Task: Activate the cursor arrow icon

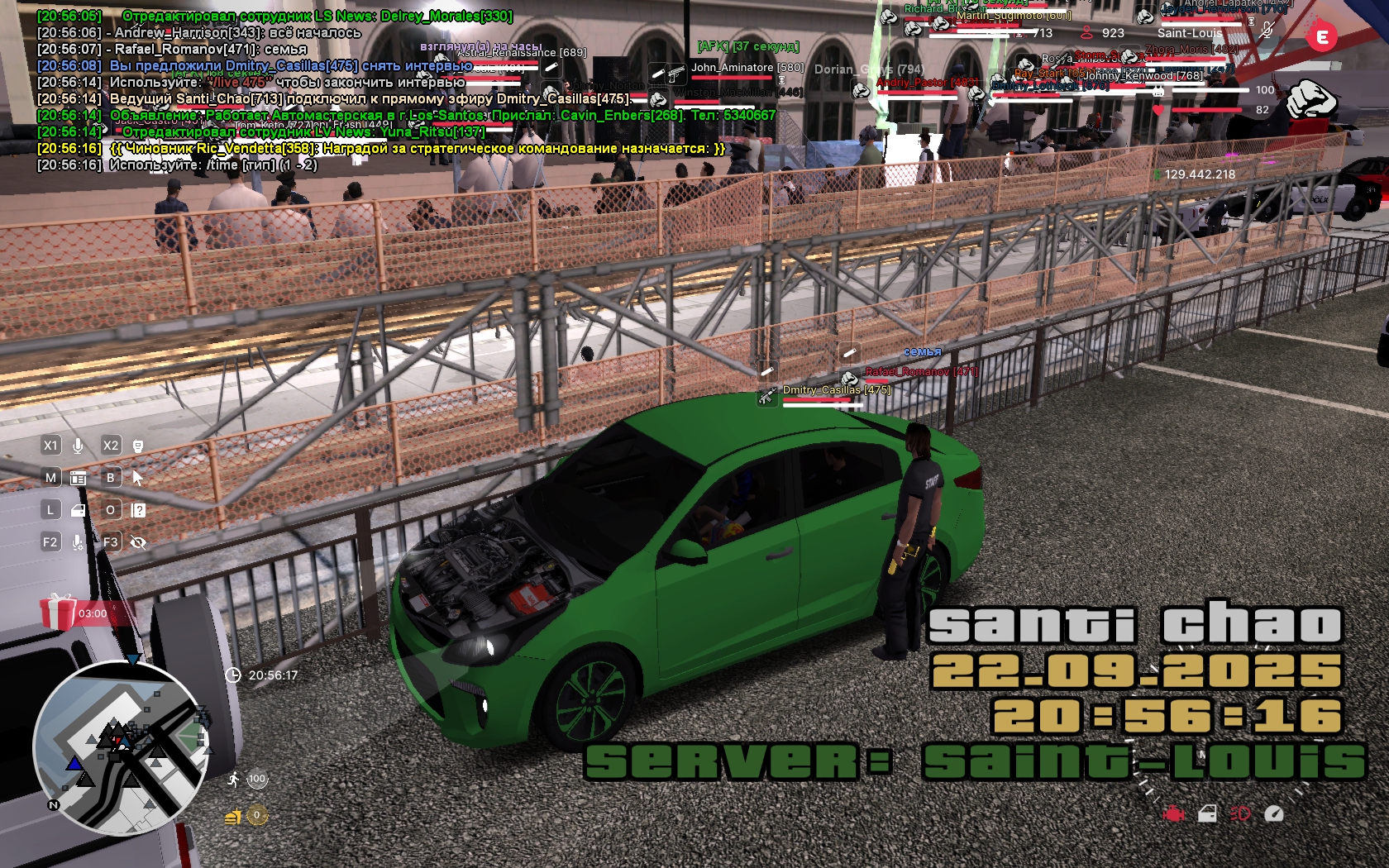Action: tap(138, 478)
